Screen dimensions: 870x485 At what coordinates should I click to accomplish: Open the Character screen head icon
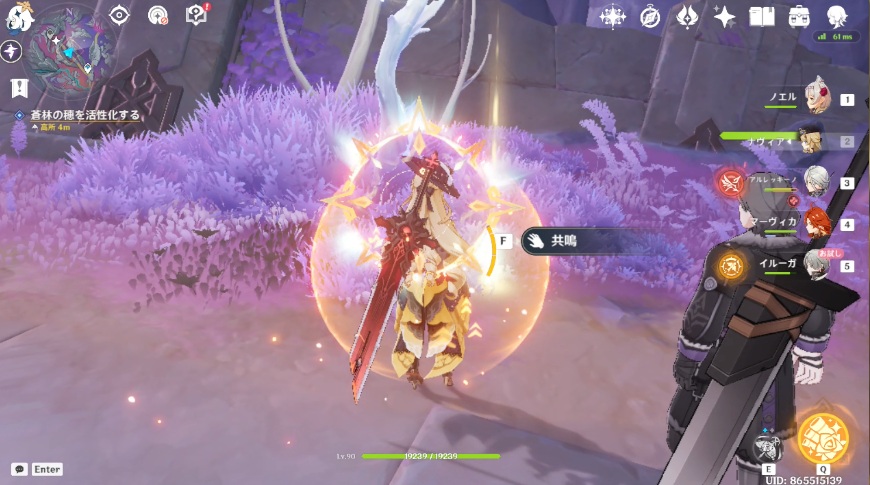pos(837,17)
